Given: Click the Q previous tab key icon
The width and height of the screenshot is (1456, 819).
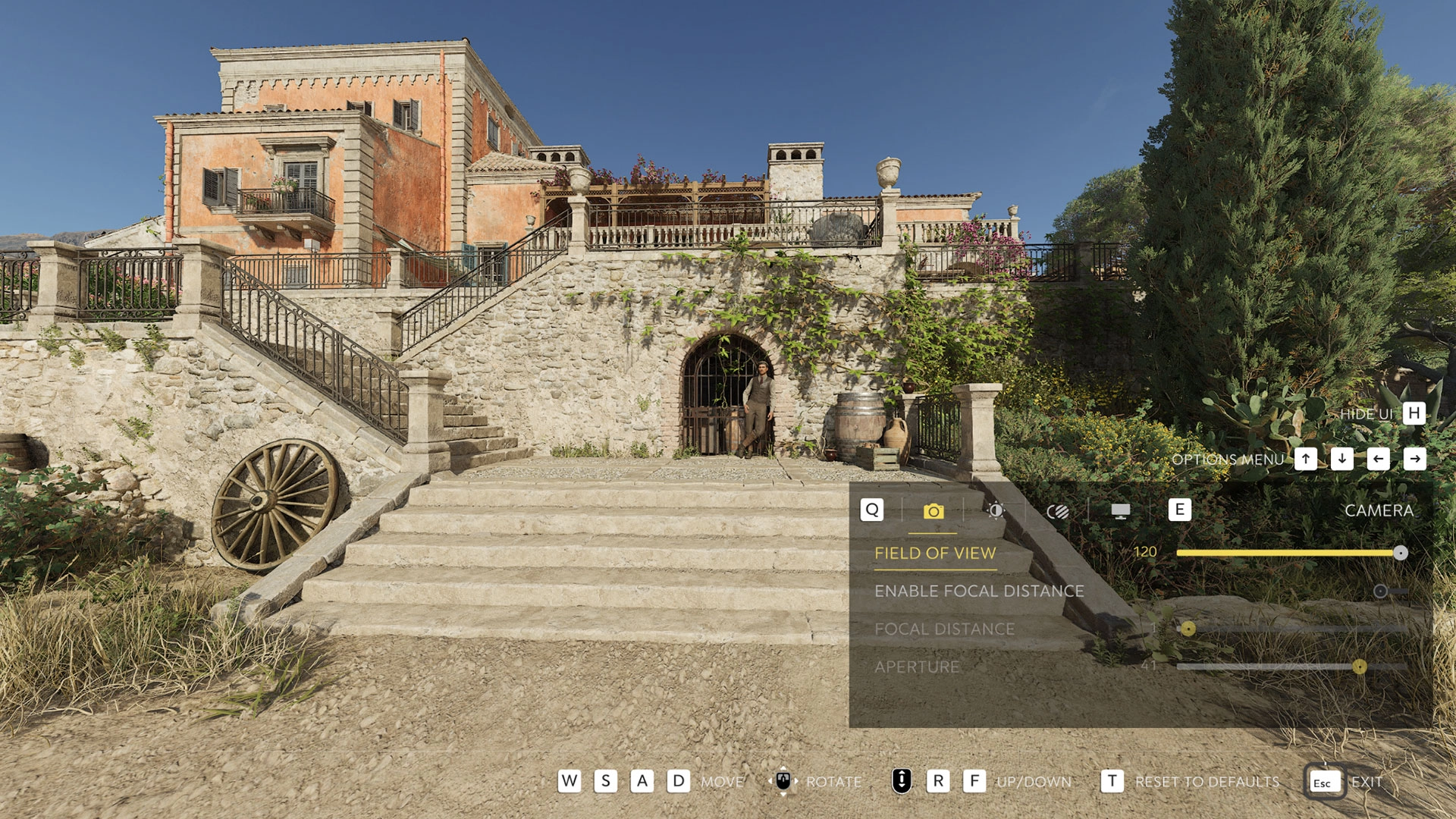Looking at the screenshot, I should pyautogui.click(x=872, y=511).
